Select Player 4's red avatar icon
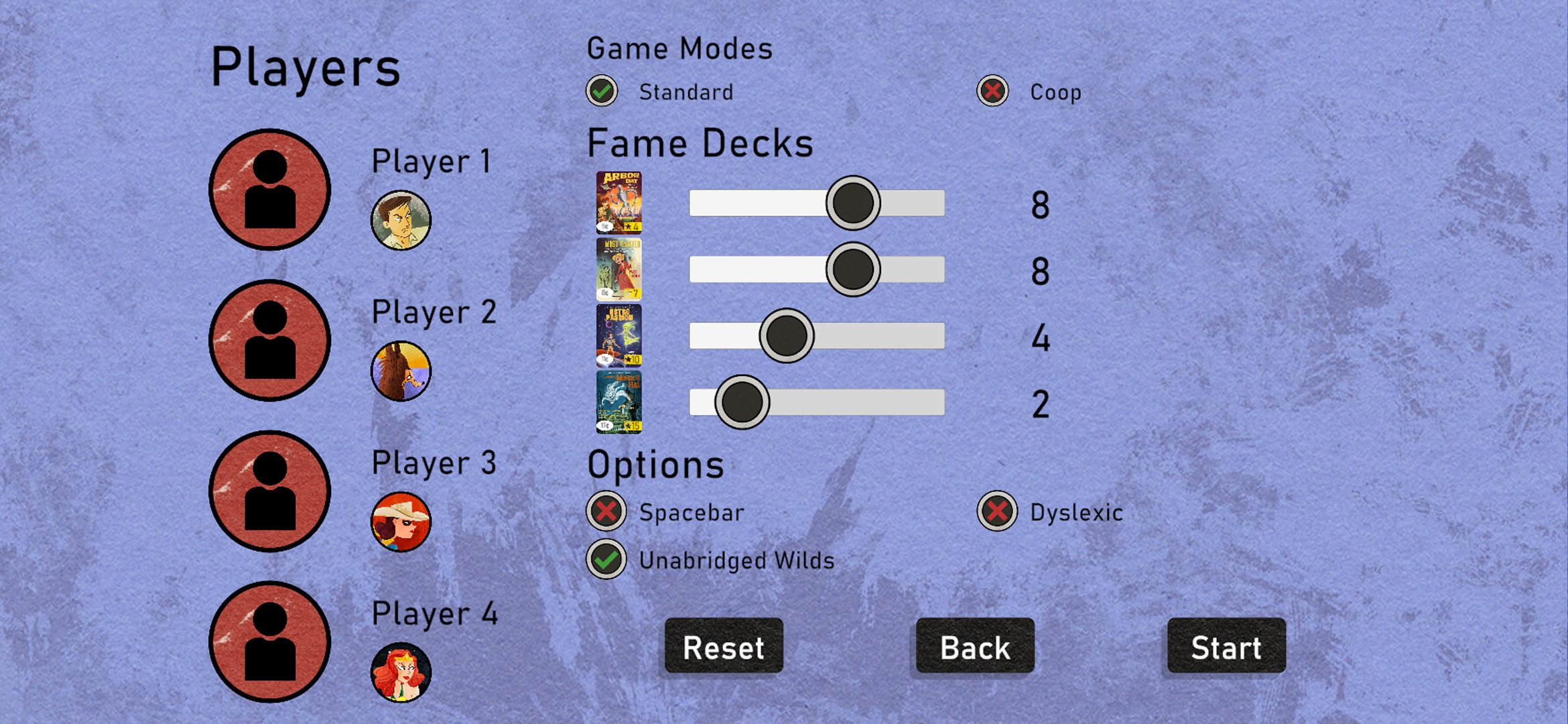The width and height of the screenshot is (1568, 724). pyautogui.click(x=269, y=642)
